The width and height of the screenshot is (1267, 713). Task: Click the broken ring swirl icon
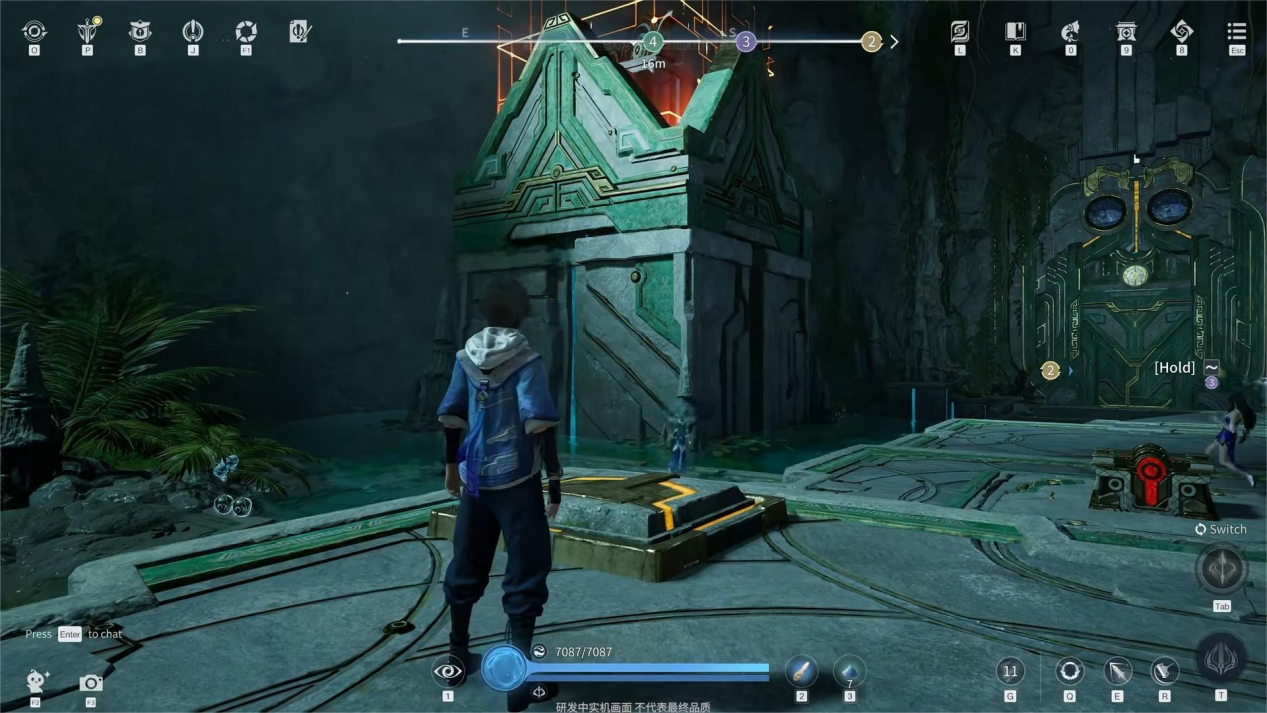pos(246,32)
